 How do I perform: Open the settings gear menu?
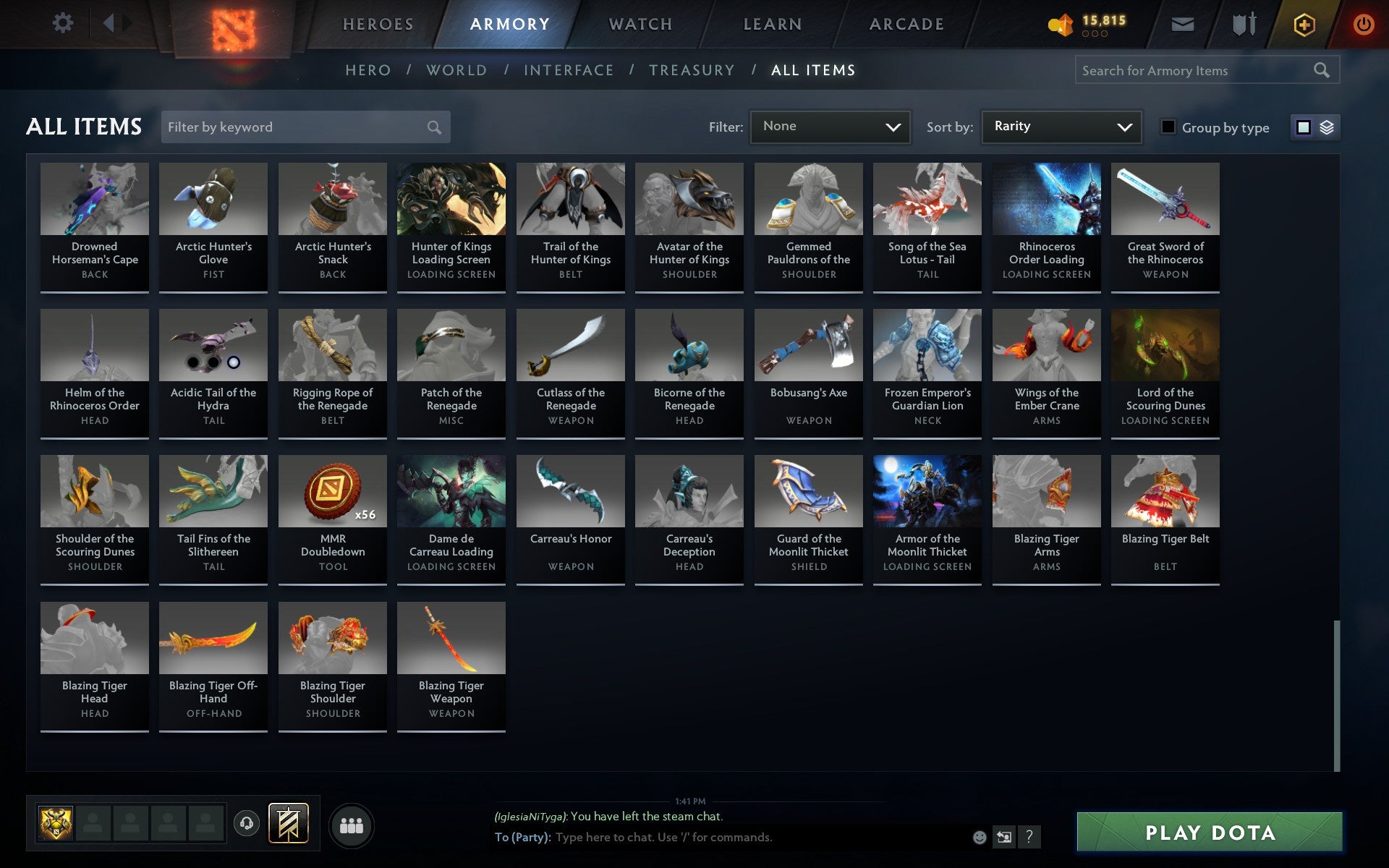tap(63, 23)
